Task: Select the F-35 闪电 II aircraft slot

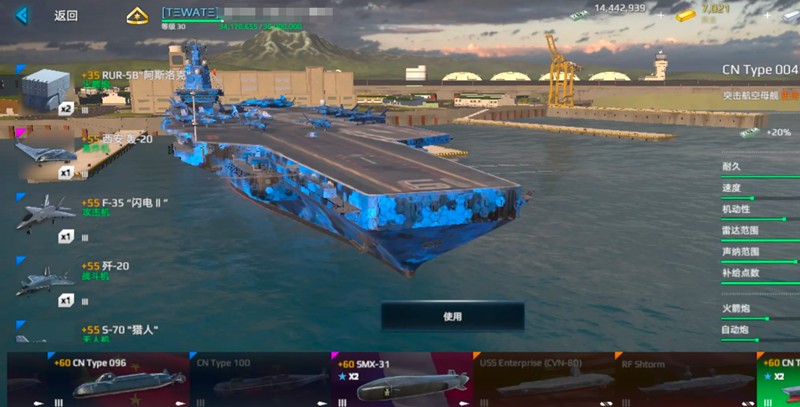Action: coord(47,216)
